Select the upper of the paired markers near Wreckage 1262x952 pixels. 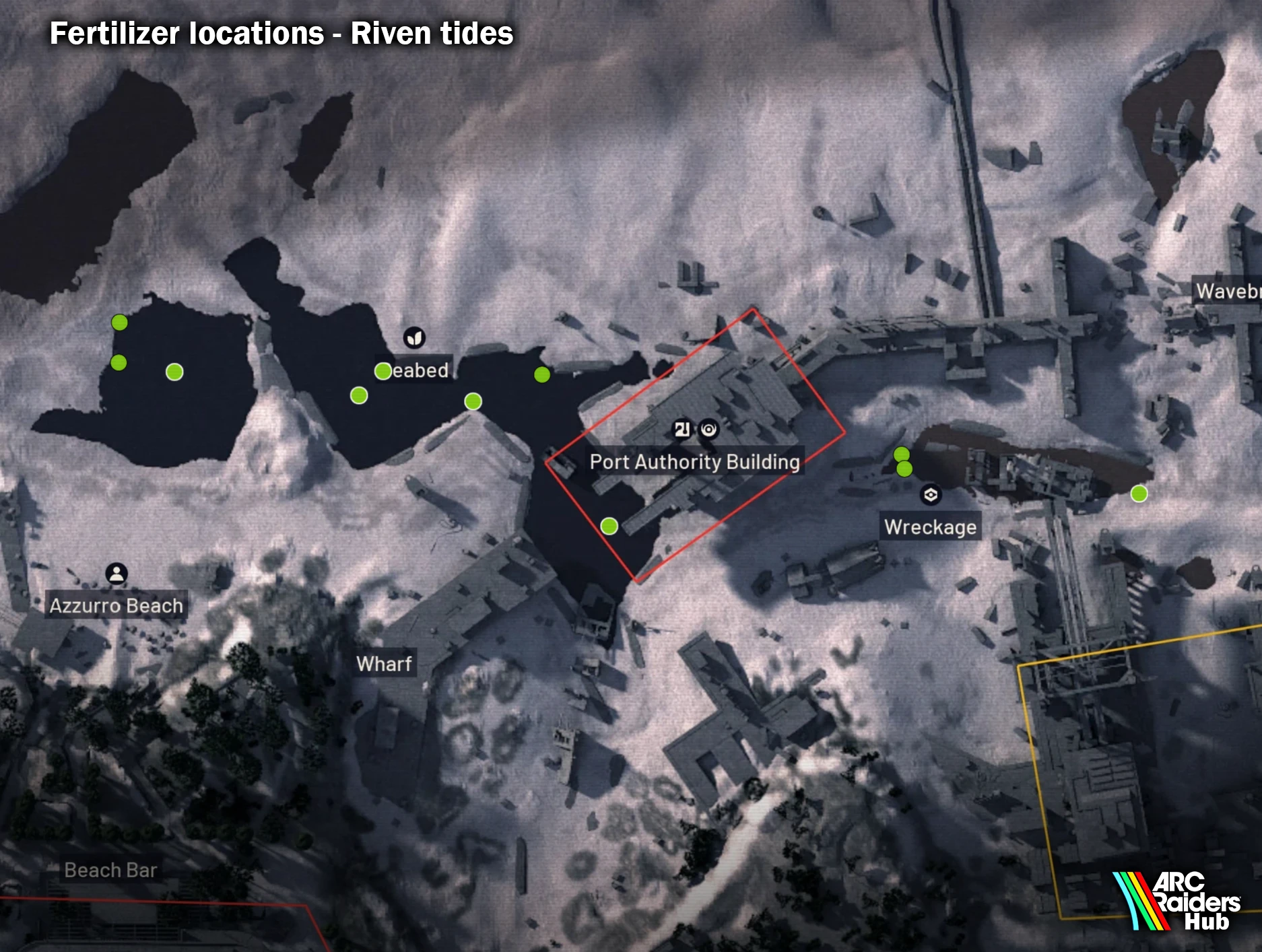900,454
